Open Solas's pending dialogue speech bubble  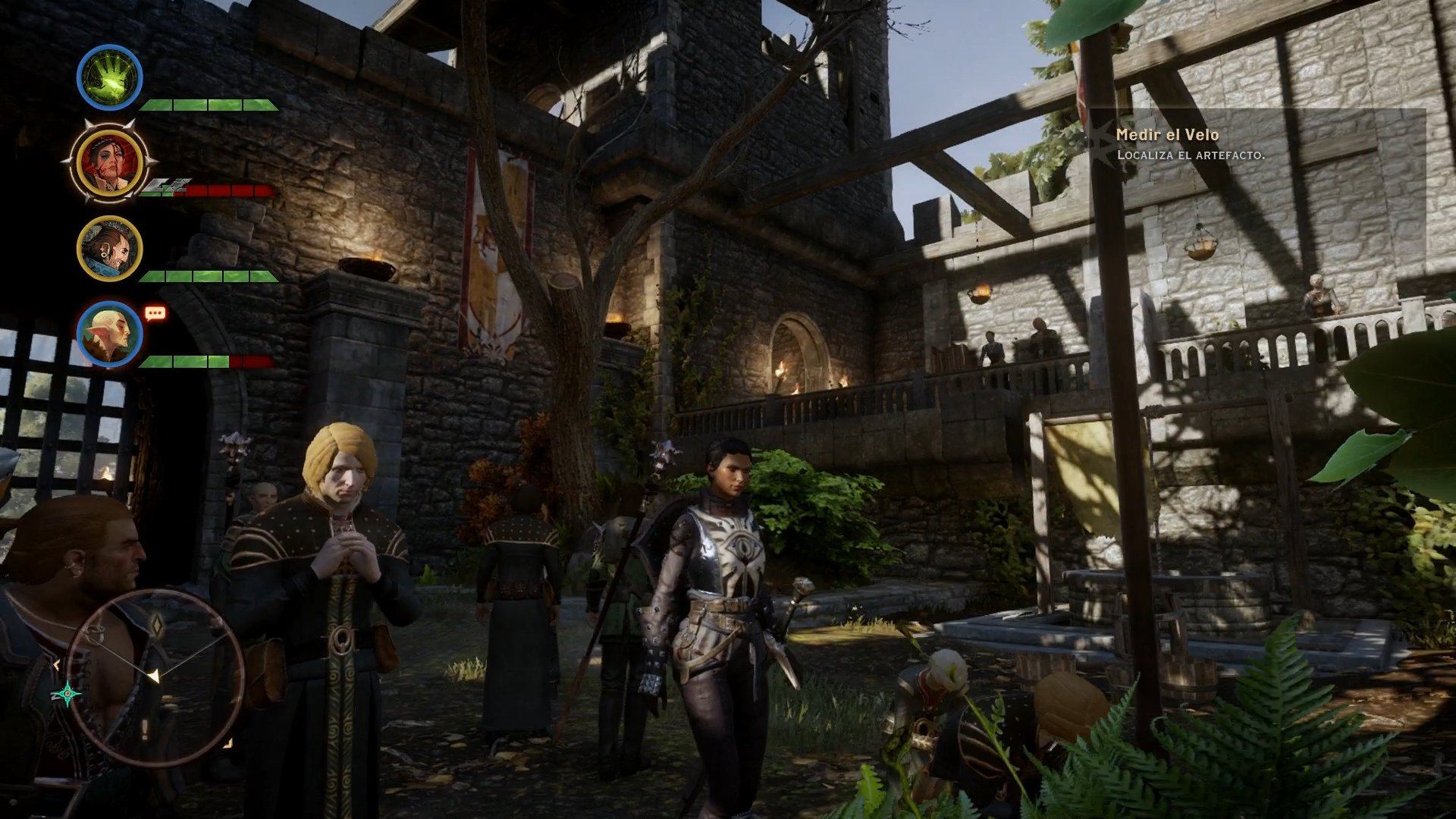pos(155,312)
